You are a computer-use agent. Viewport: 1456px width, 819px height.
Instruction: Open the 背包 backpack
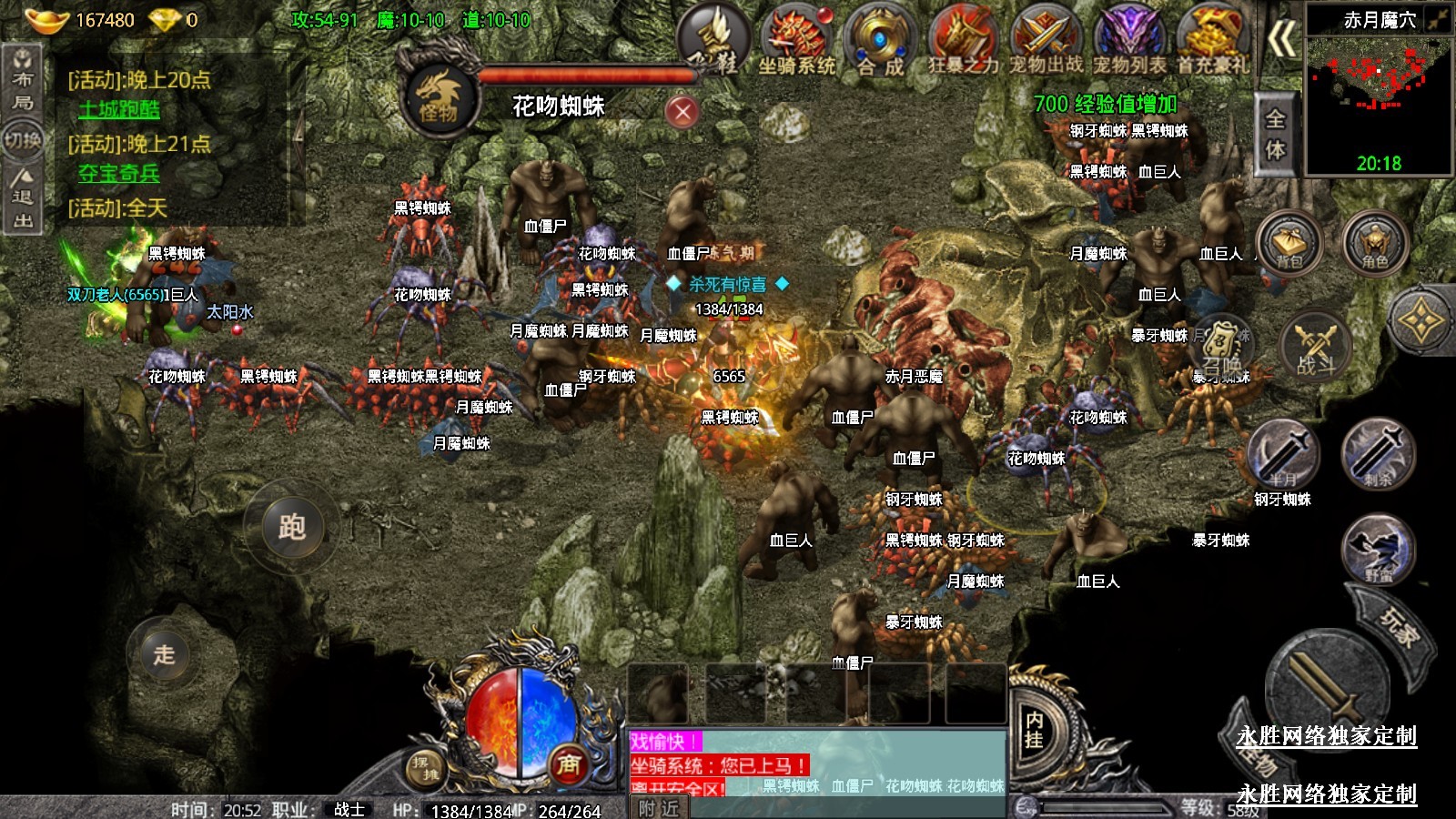click(1289, 243)
